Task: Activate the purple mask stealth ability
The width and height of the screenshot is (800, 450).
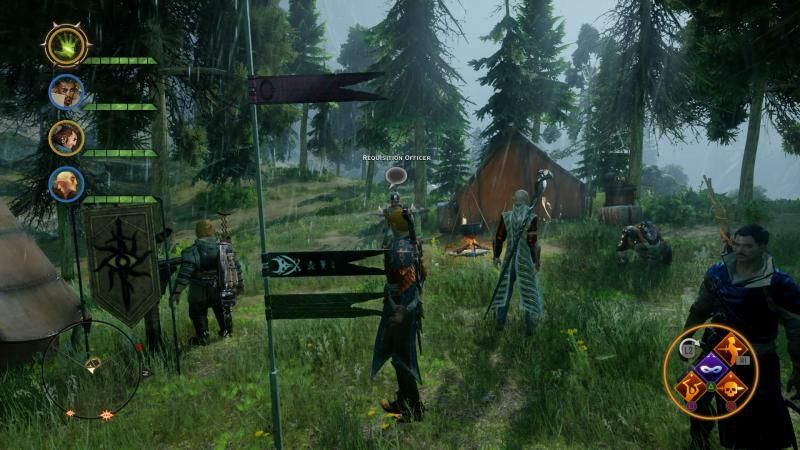Action: pyautogui.click(x=711, y=366)
